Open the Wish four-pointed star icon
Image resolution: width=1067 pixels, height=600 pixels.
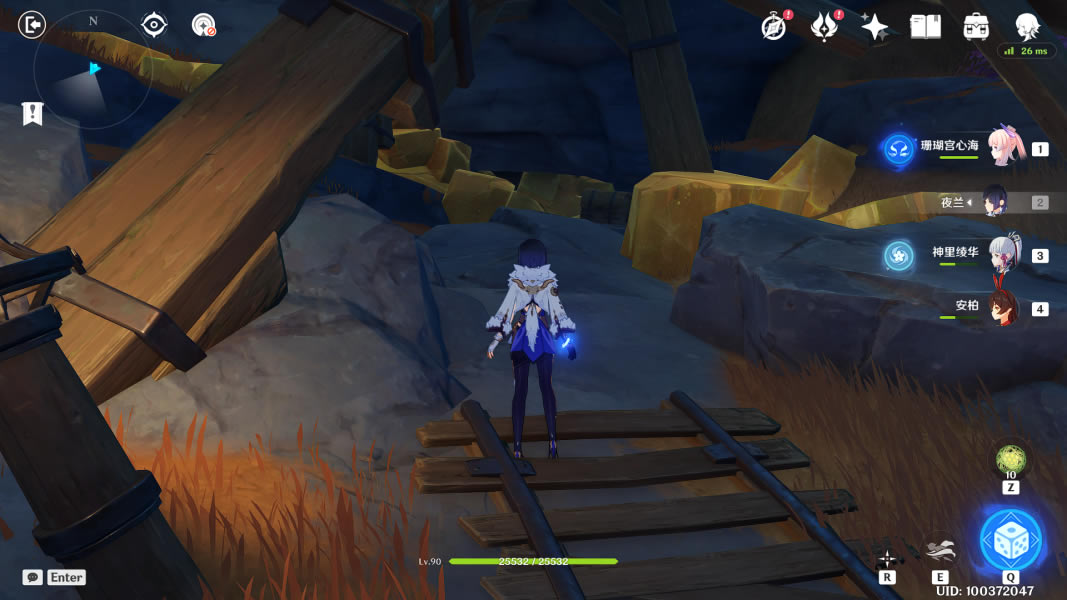874,27
